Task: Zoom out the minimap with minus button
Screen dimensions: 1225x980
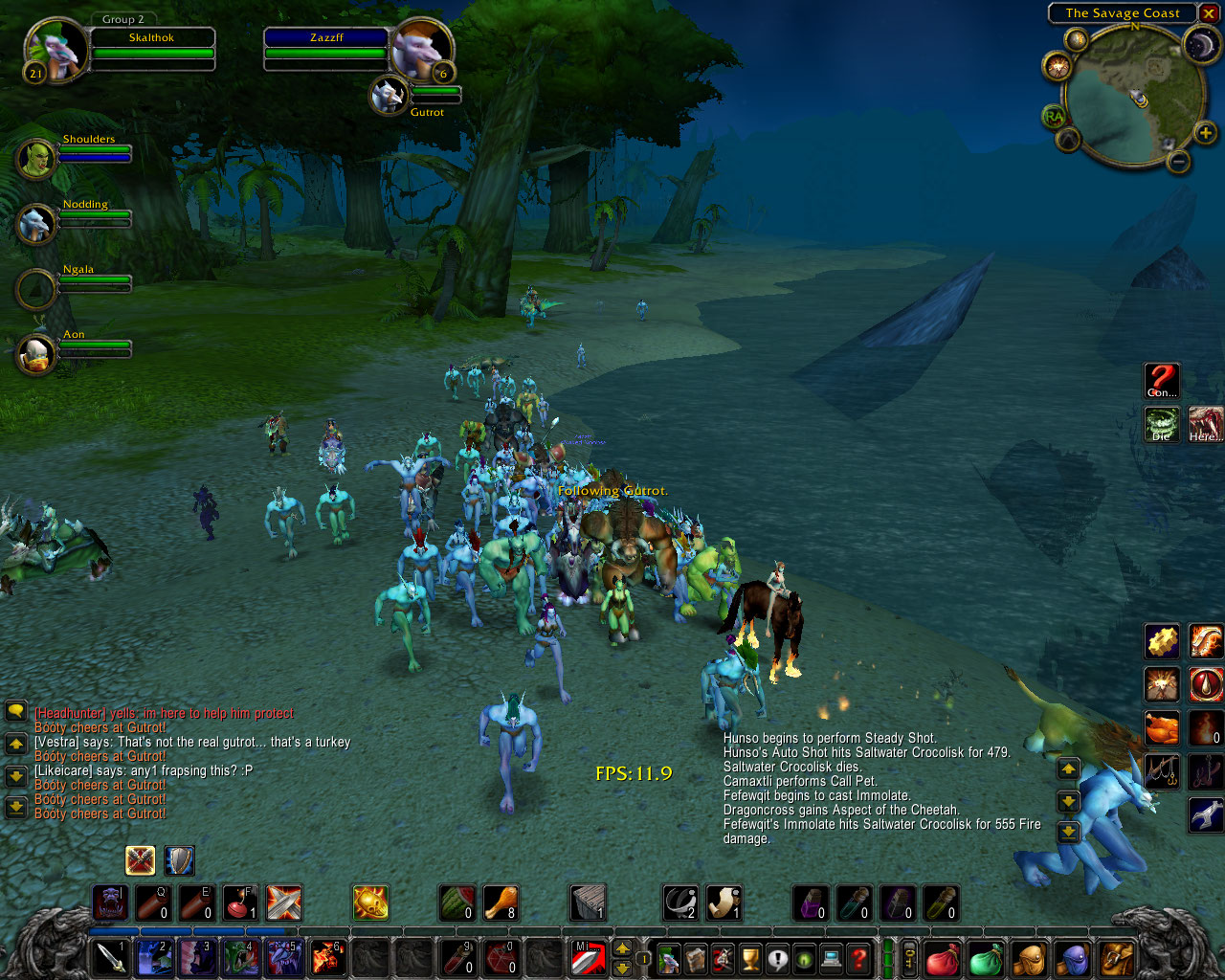Action: pyautogui.click(x=1179, y=162)
